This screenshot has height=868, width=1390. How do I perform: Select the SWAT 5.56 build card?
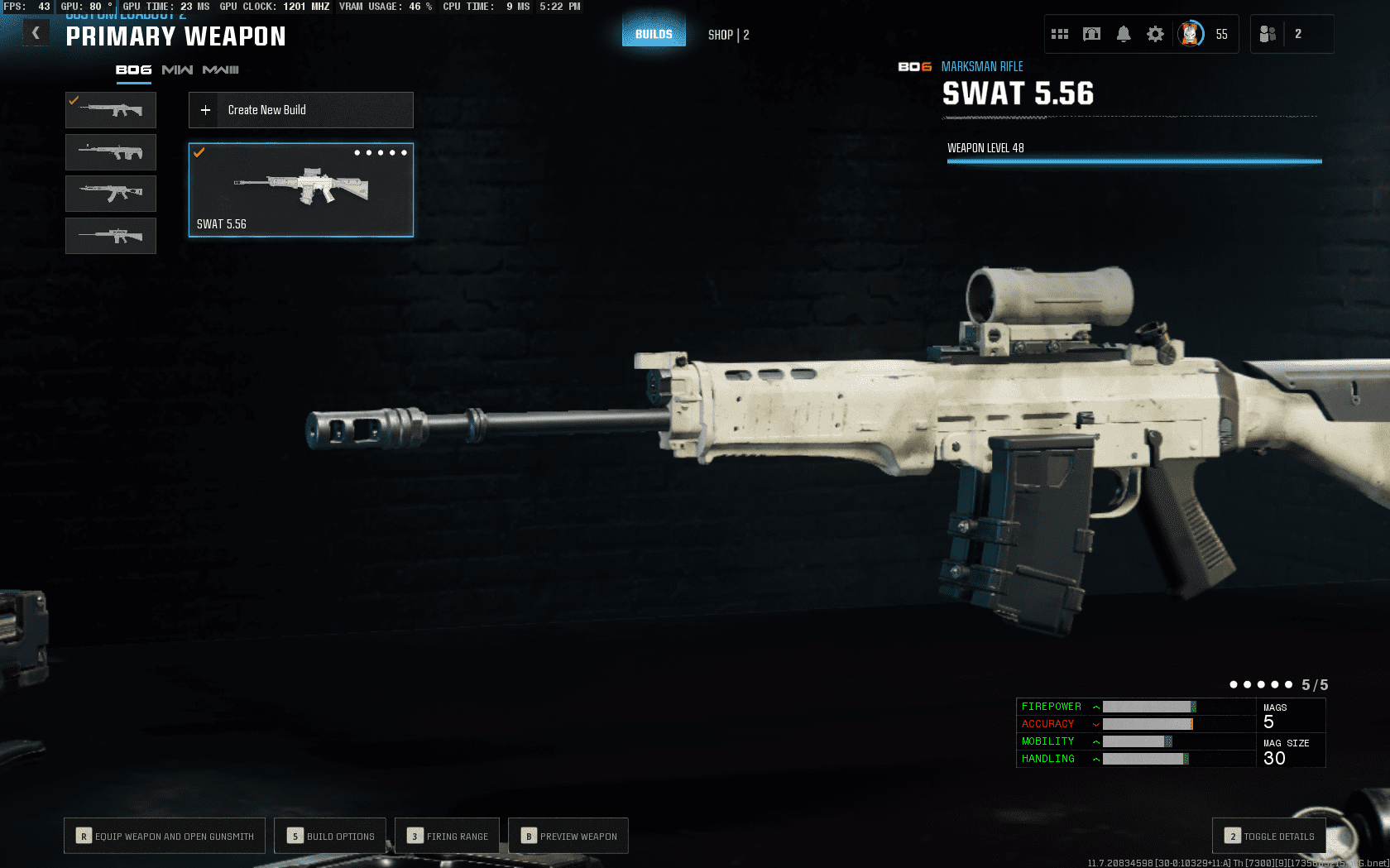(x=301, y=190)
